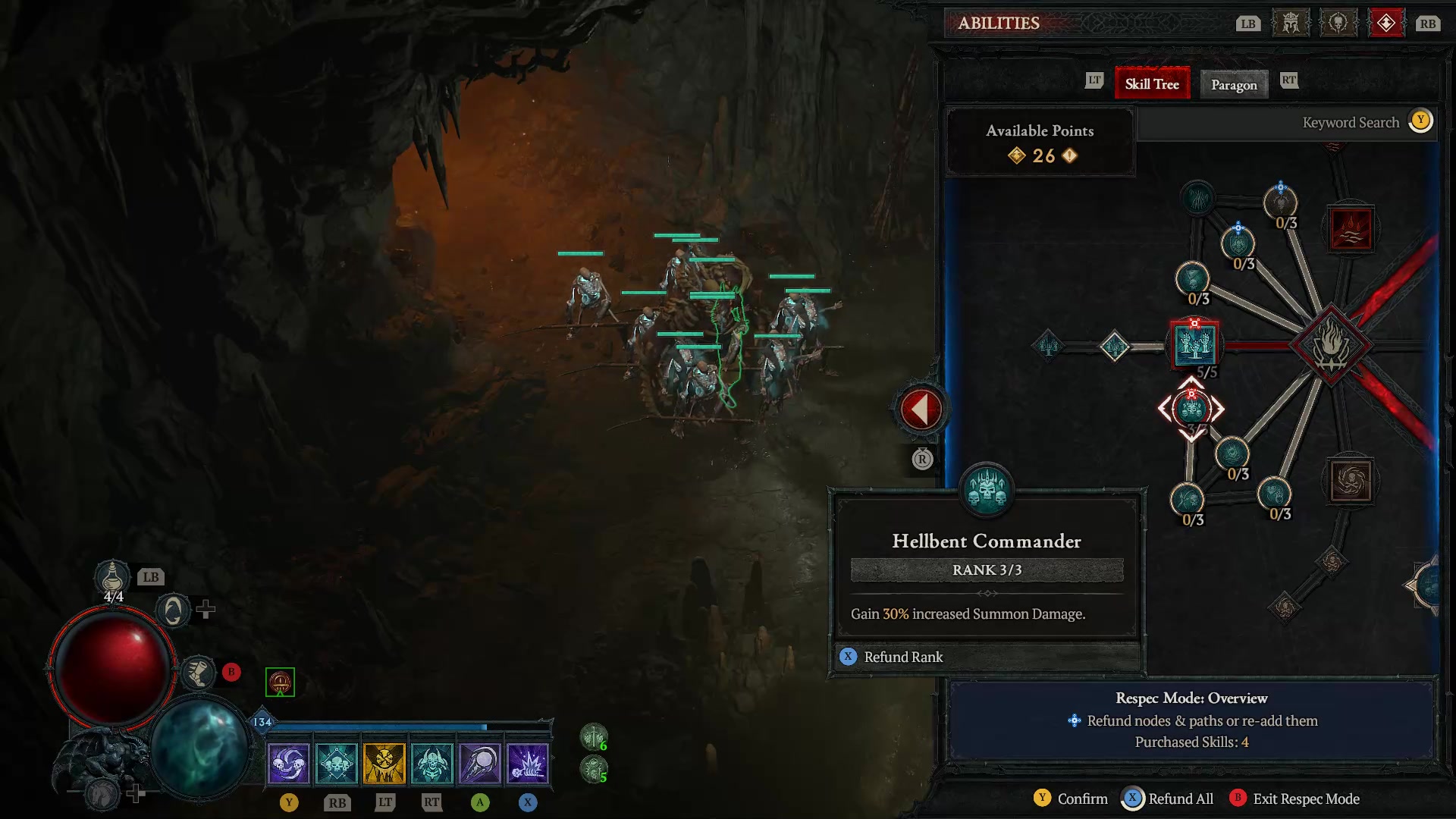This screenshot has width=1456, height=819.
Task: Open the helmet icon menu tab
Action: pyautogui.click(x=1290, y=23)
